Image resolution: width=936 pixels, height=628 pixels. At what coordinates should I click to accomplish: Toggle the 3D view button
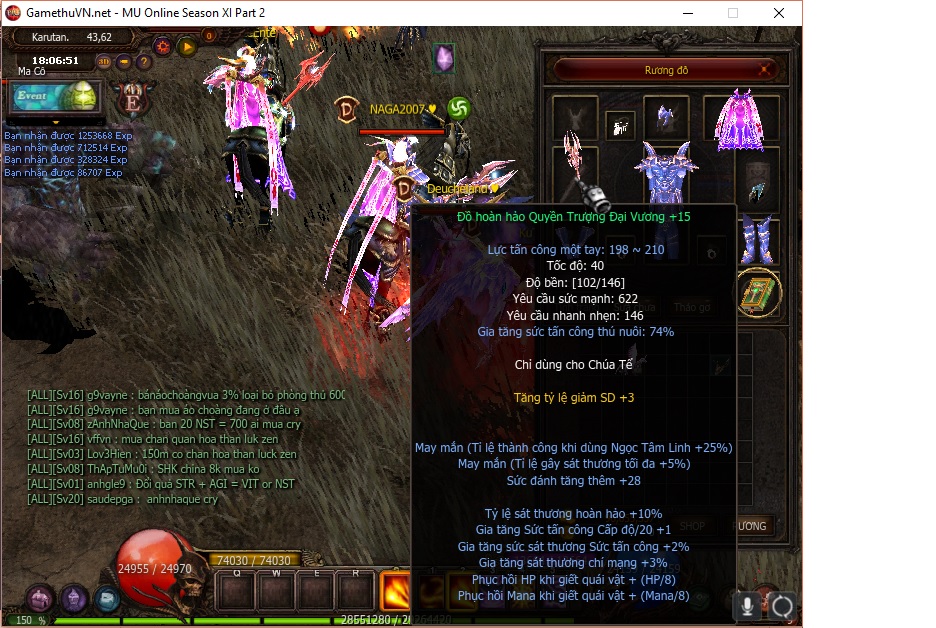coord(104,61)
